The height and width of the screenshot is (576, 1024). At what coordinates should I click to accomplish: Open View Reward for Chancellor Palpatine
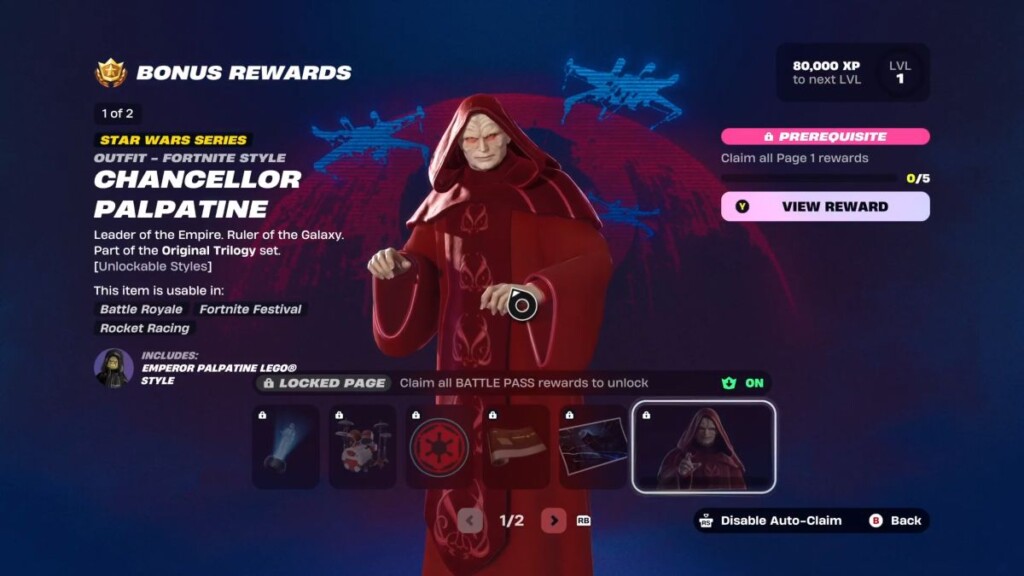[825, 206]
